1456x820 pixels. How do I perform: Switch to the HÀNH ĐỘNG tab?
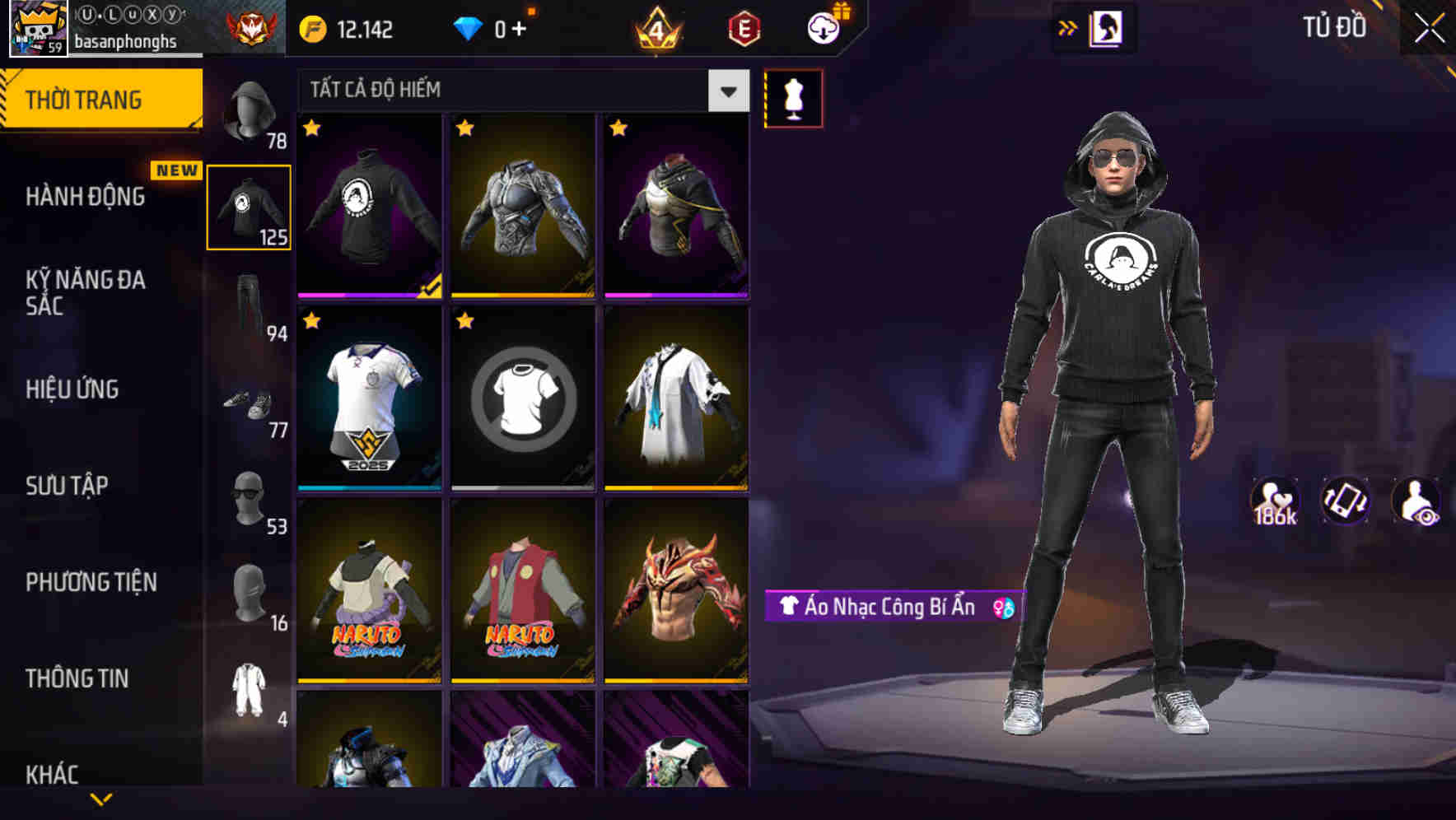(86, 197)
